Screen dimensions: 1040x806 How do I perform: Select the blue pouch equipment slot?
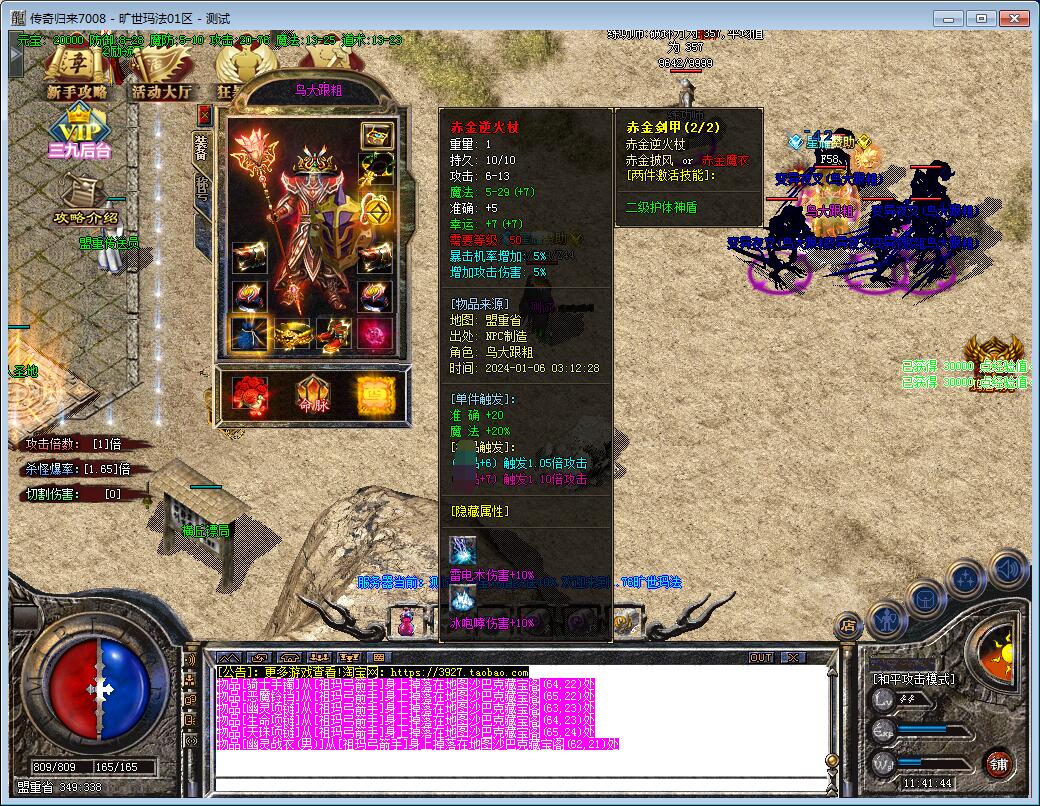(247, 334)
